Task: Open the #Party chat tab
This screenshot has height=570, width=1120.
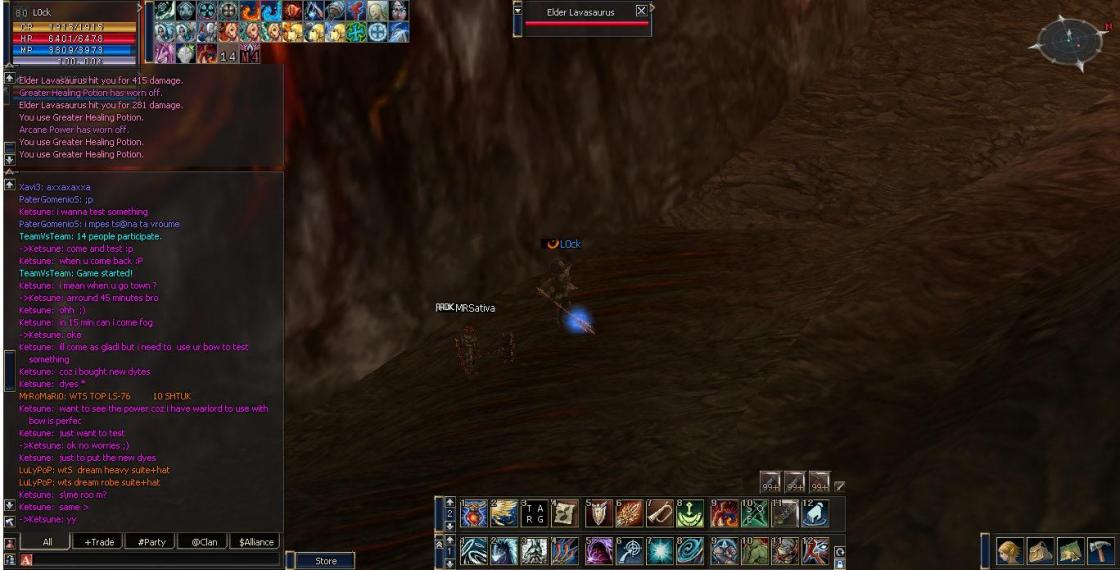Action: pyautogui.click(x=152, y=541)
